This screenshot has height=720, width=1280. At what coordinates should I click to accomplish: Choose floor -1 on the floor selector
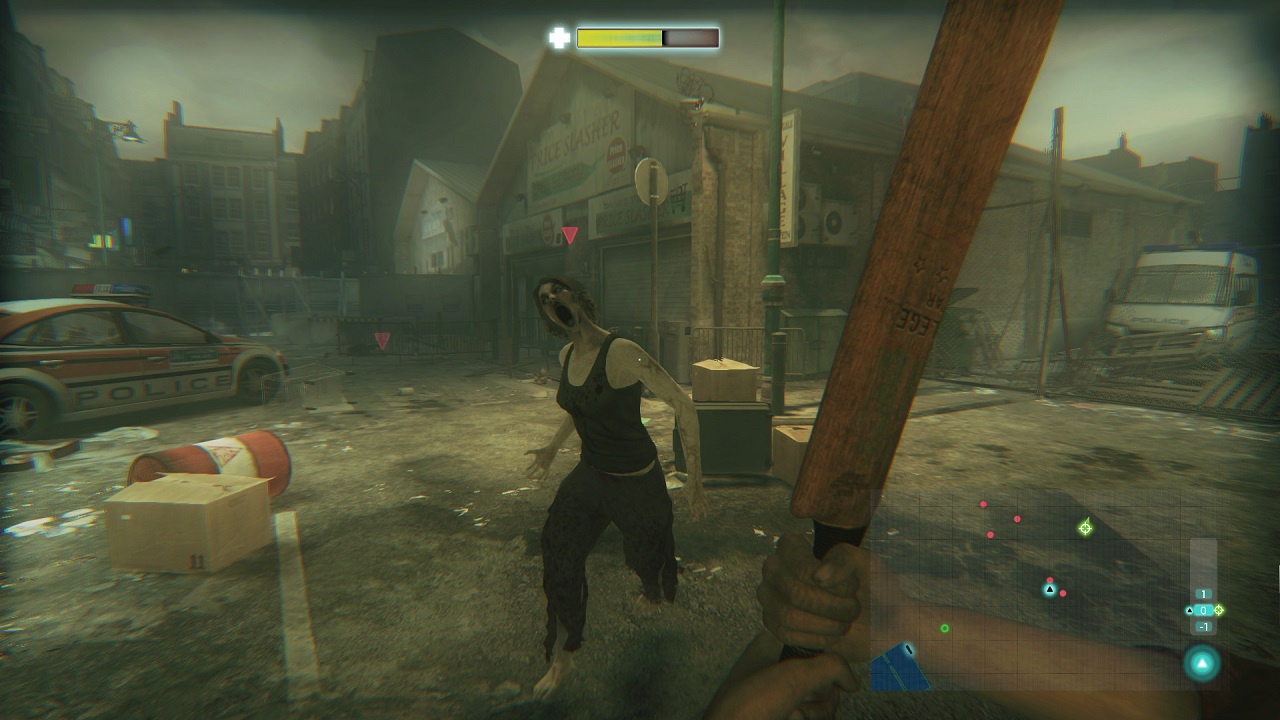point(1204,627)
